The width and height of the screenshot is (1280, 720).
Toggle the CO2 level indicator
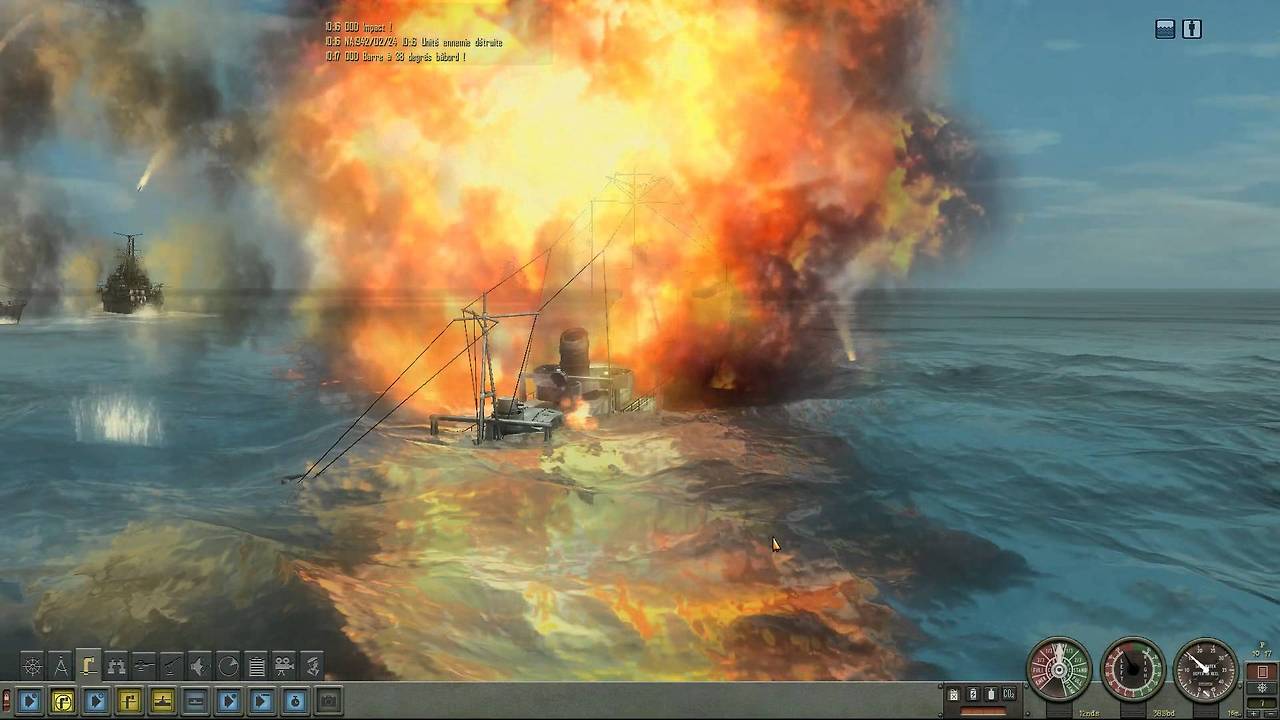[1008, 693]
